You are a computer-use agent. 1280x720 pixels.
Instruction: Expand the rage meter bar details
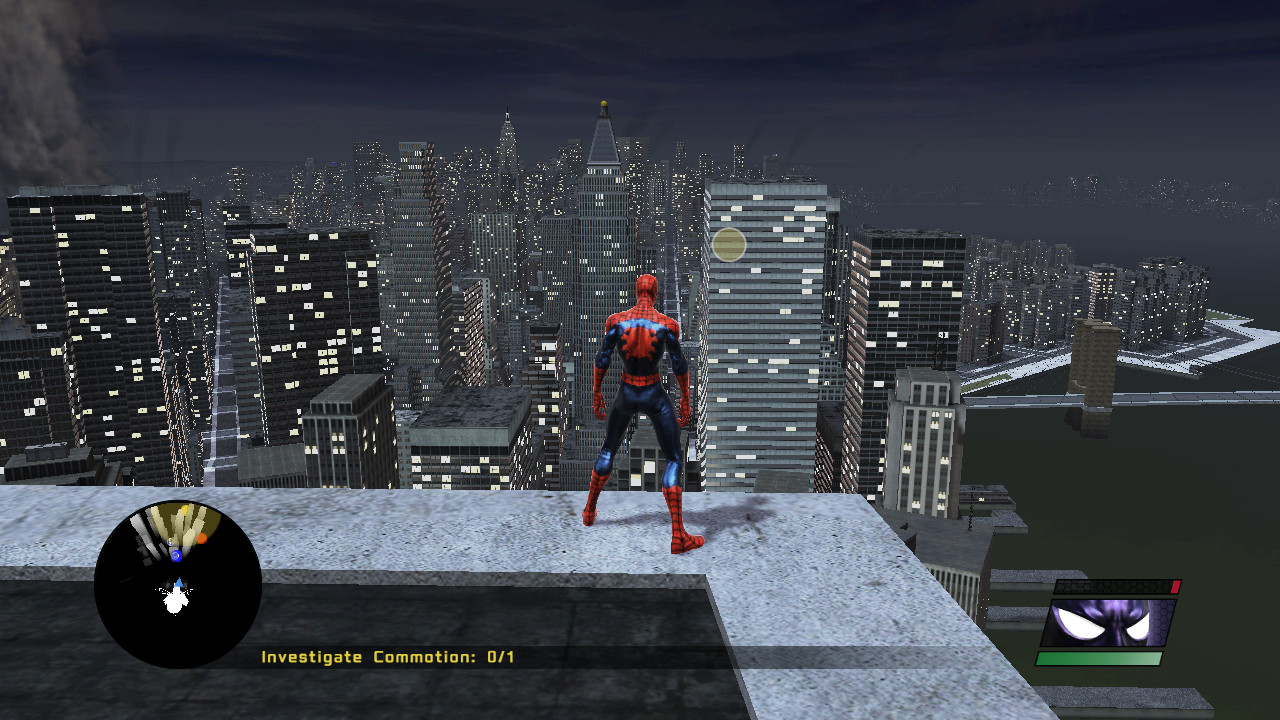pyautogui.click(x=1116, y=587)
